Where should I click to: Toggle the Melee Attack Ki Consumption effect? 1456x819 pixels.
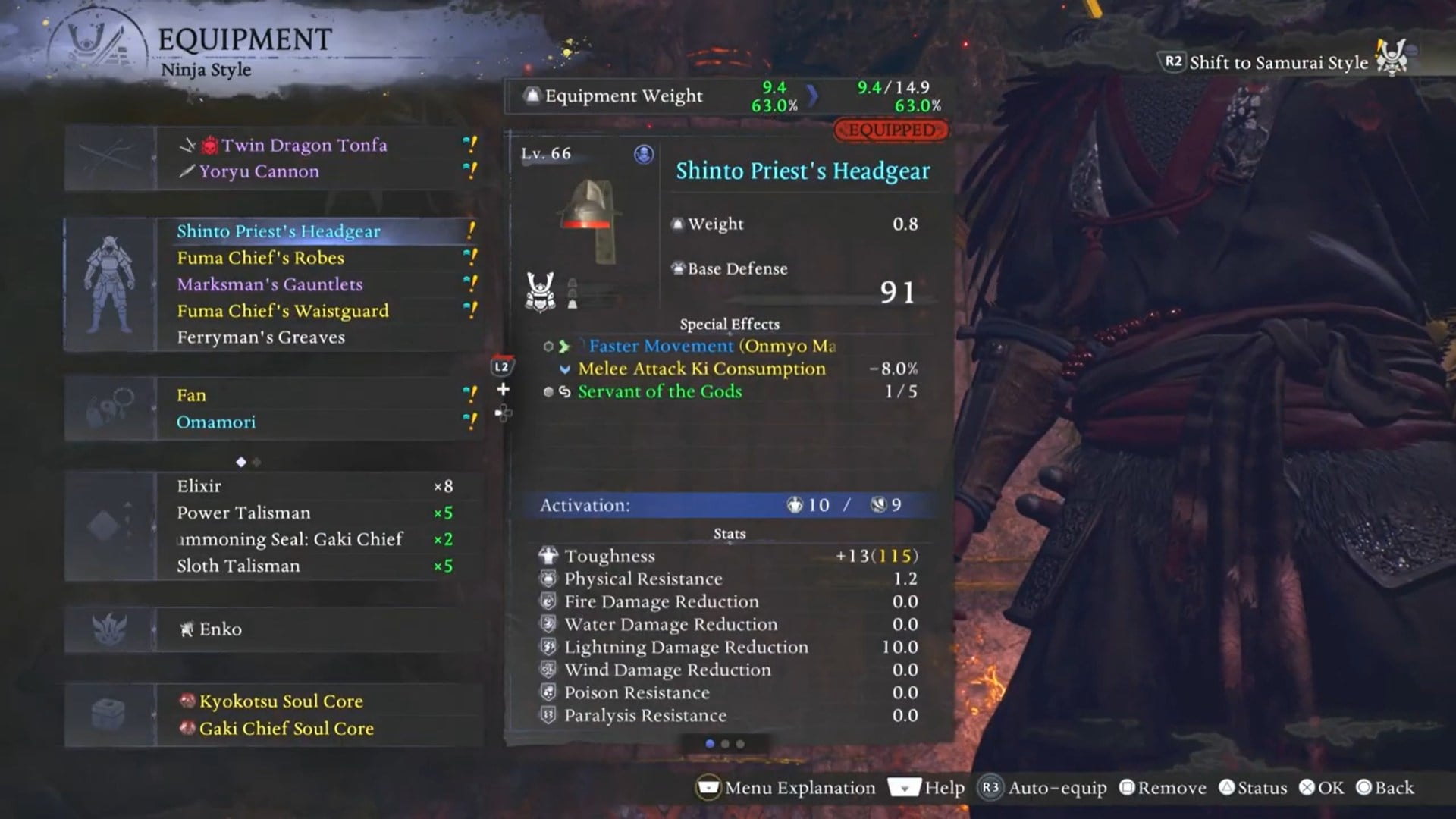[701, 369]
